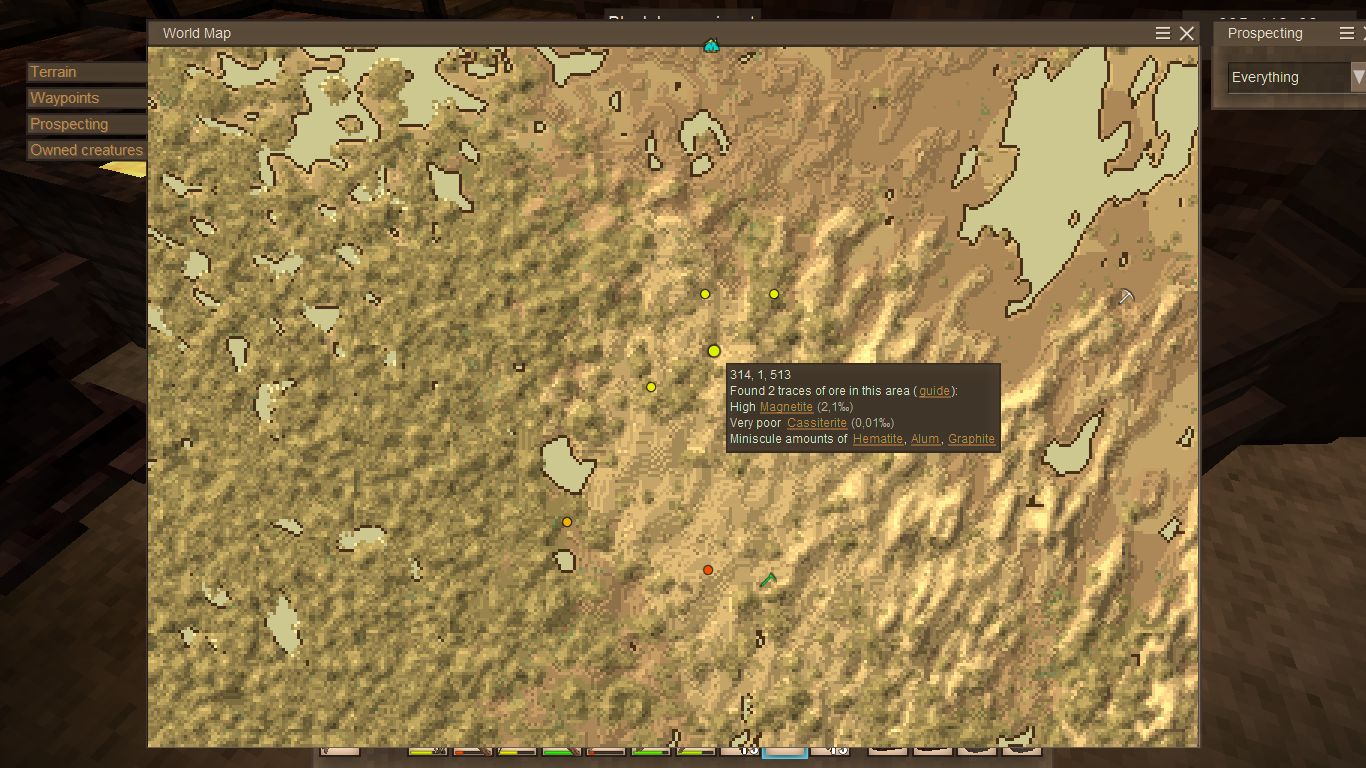The width and height of the screenshot is (1366, 768).
Task: Follow the Cassiterite link in the tooltip
Action: pyautogui.click(x=817, y=423)
